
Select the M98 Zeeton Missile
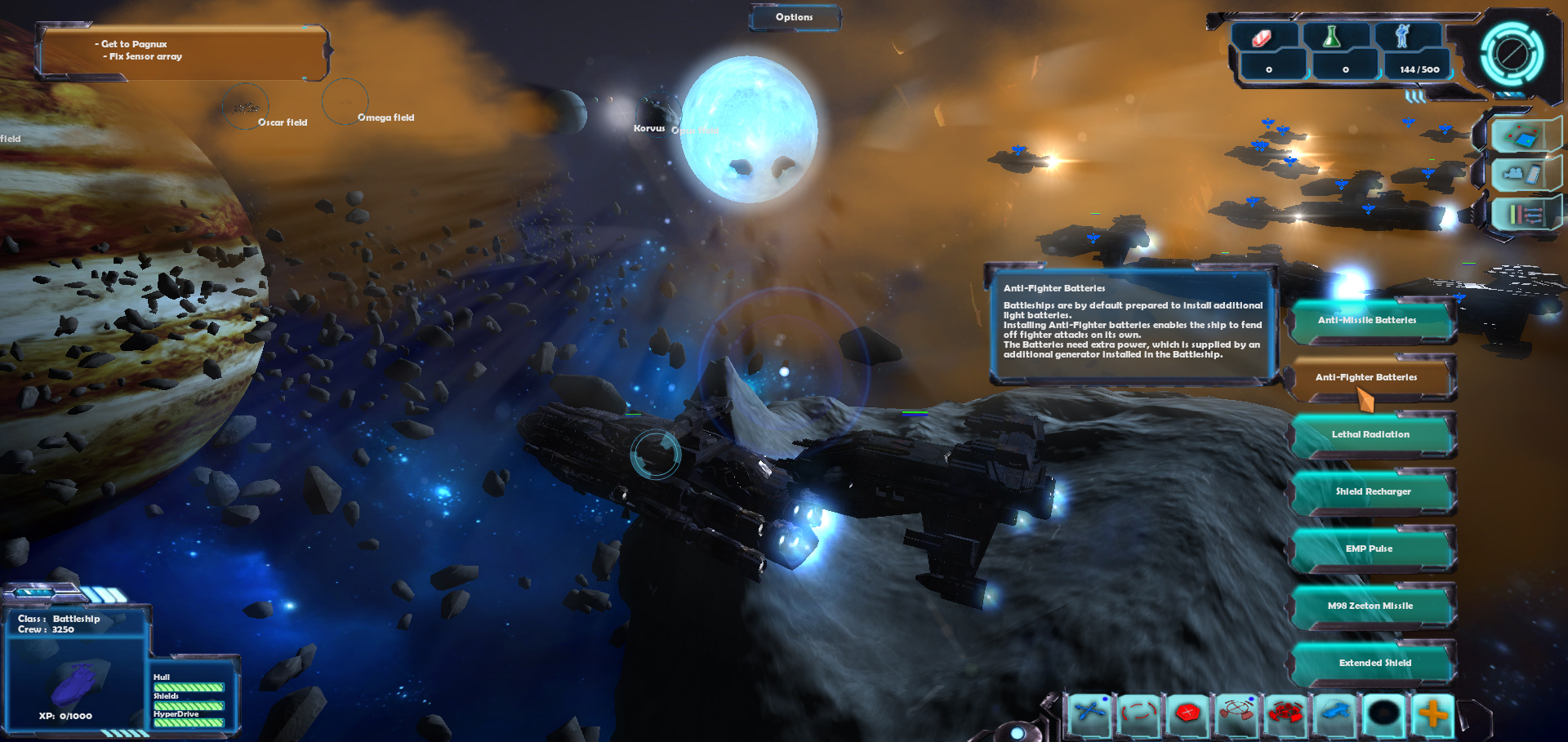[1371, 606]
